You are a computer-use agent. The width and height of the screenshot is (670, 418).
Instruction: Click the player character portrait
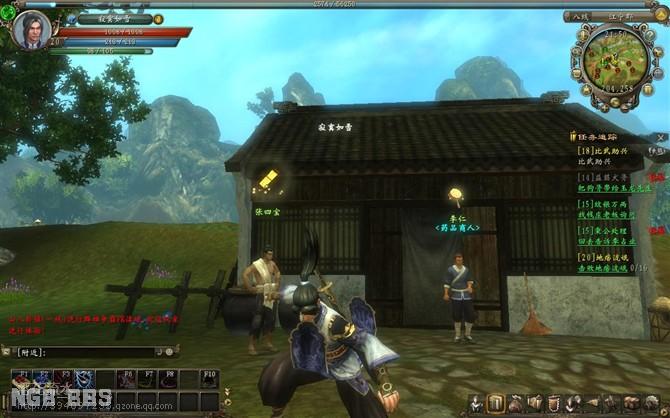29,29
